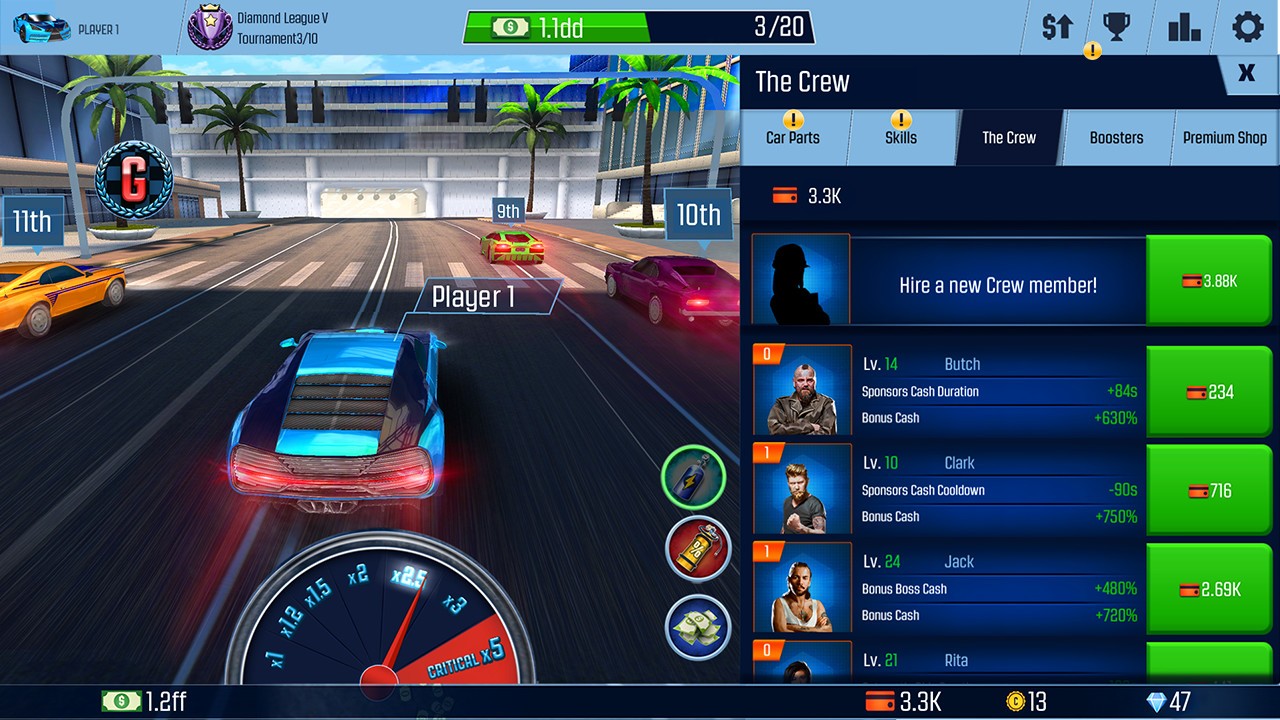Open the settings gear icon
This screenshot has width=1280, height=720.
click(x=1246, y=27)
